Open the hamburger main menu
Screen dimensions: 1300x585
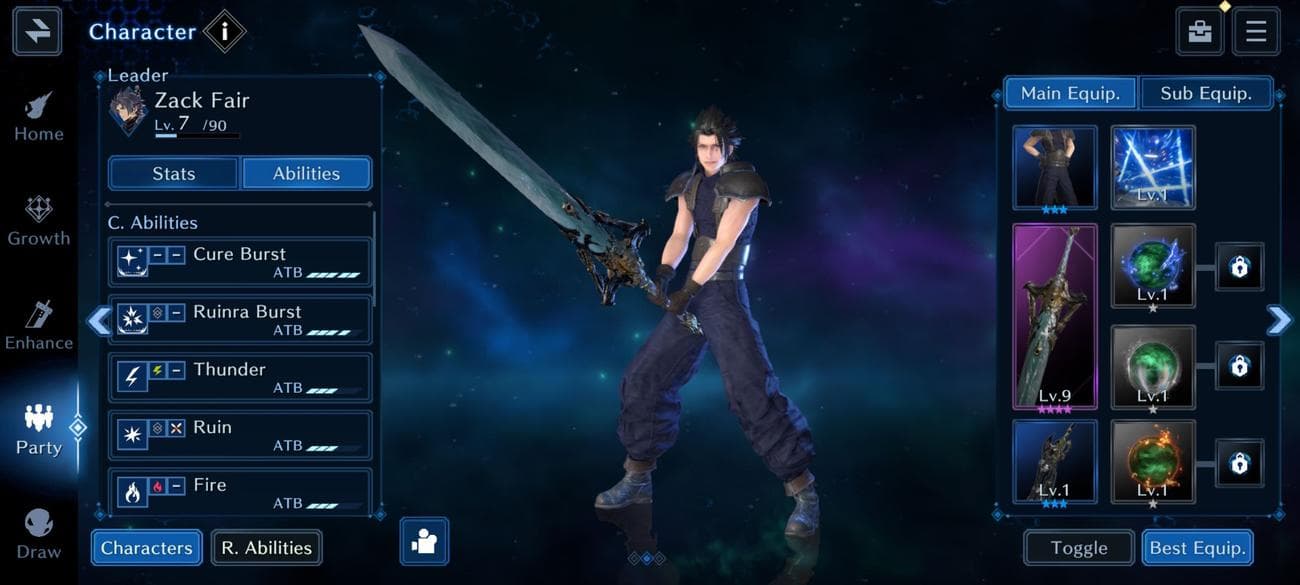(x=1256, y=31)
